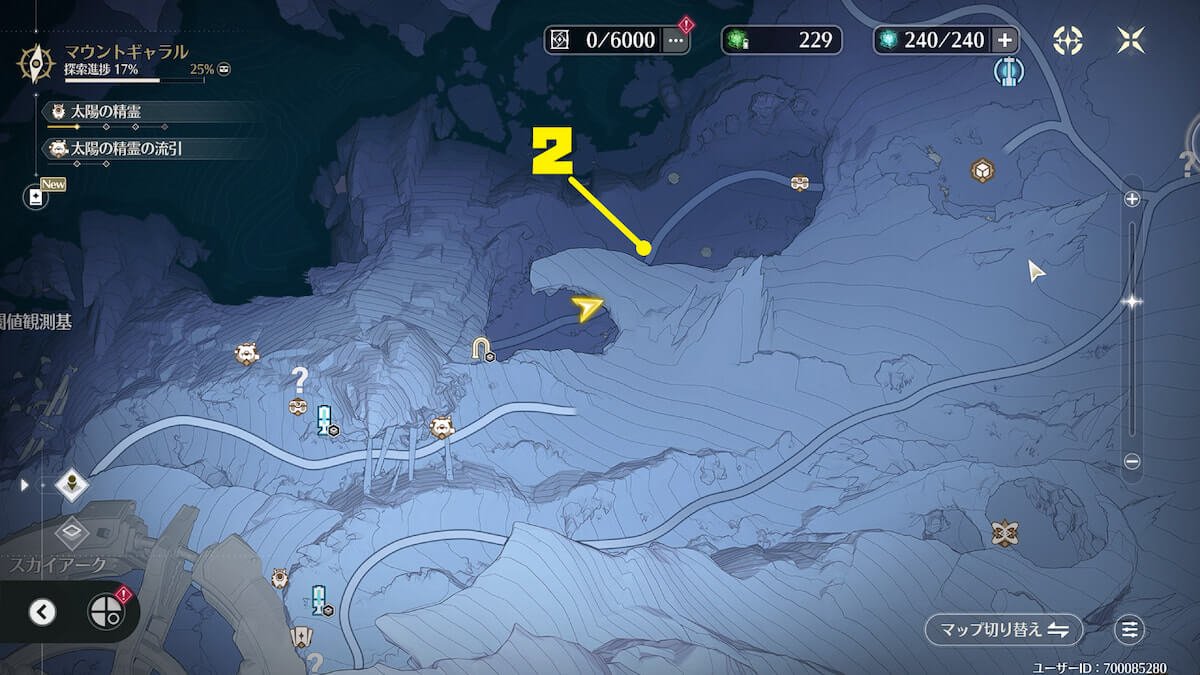The height and width of the screenshot is (675, 1200).
Task: Select the arch gate map marker
Action: click(x=484, y=349)
